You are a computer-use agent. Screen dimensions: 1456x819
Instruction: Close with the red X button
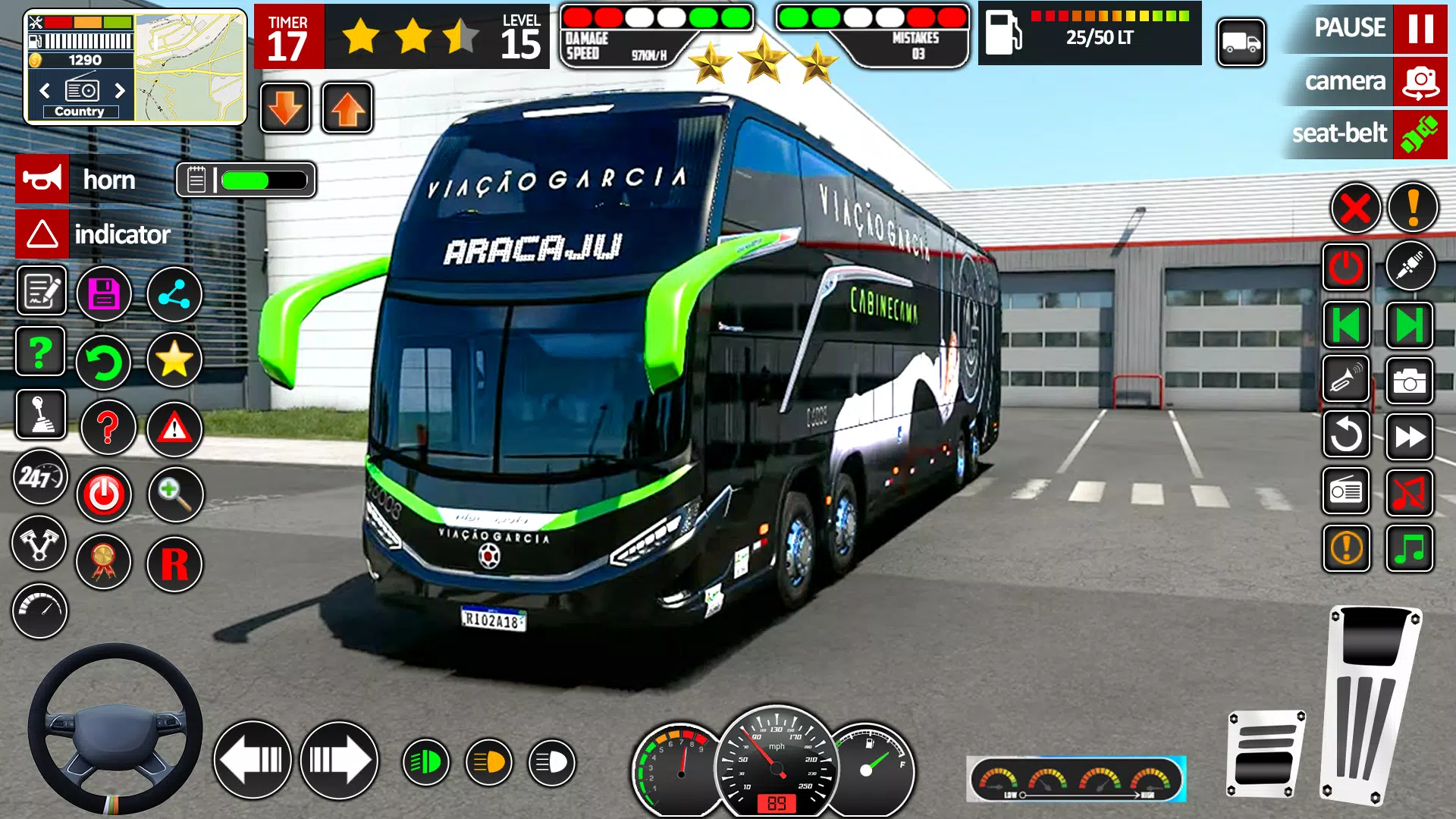(1355, 208)
